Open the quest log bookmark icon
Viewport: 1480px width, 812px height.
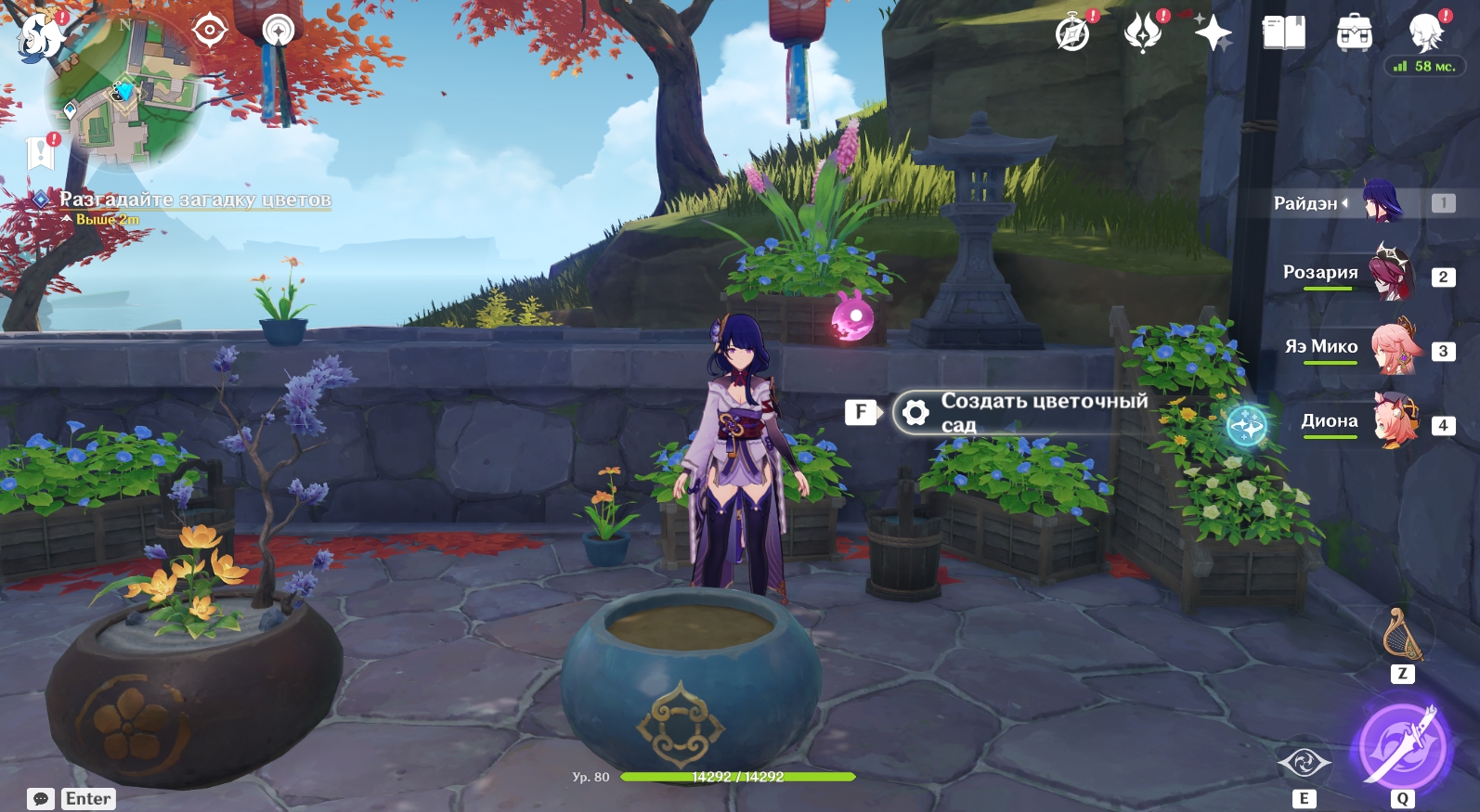41,151
